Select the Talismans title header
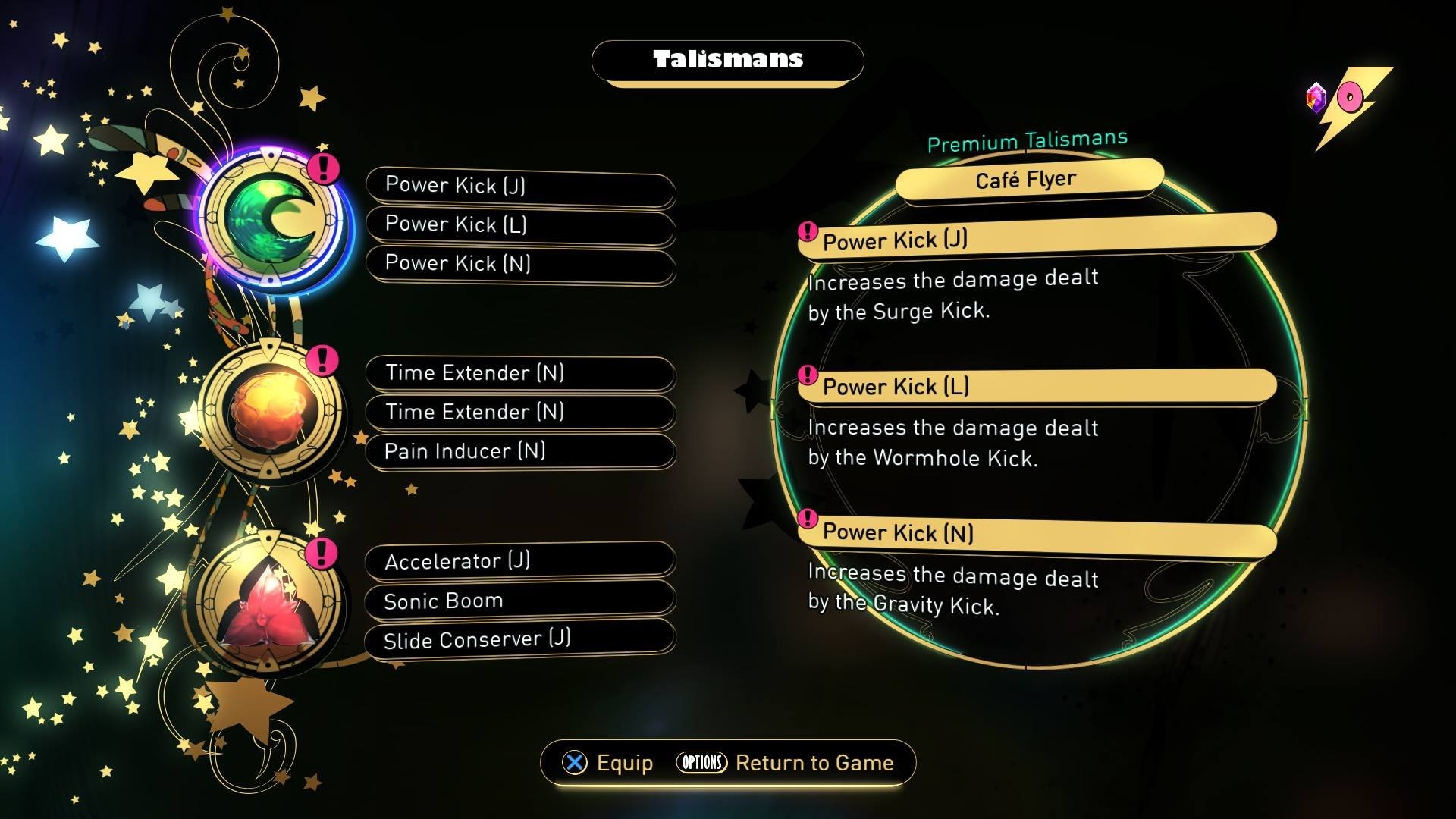Viewport: 1456px width, 819px height. coord(726,61)
